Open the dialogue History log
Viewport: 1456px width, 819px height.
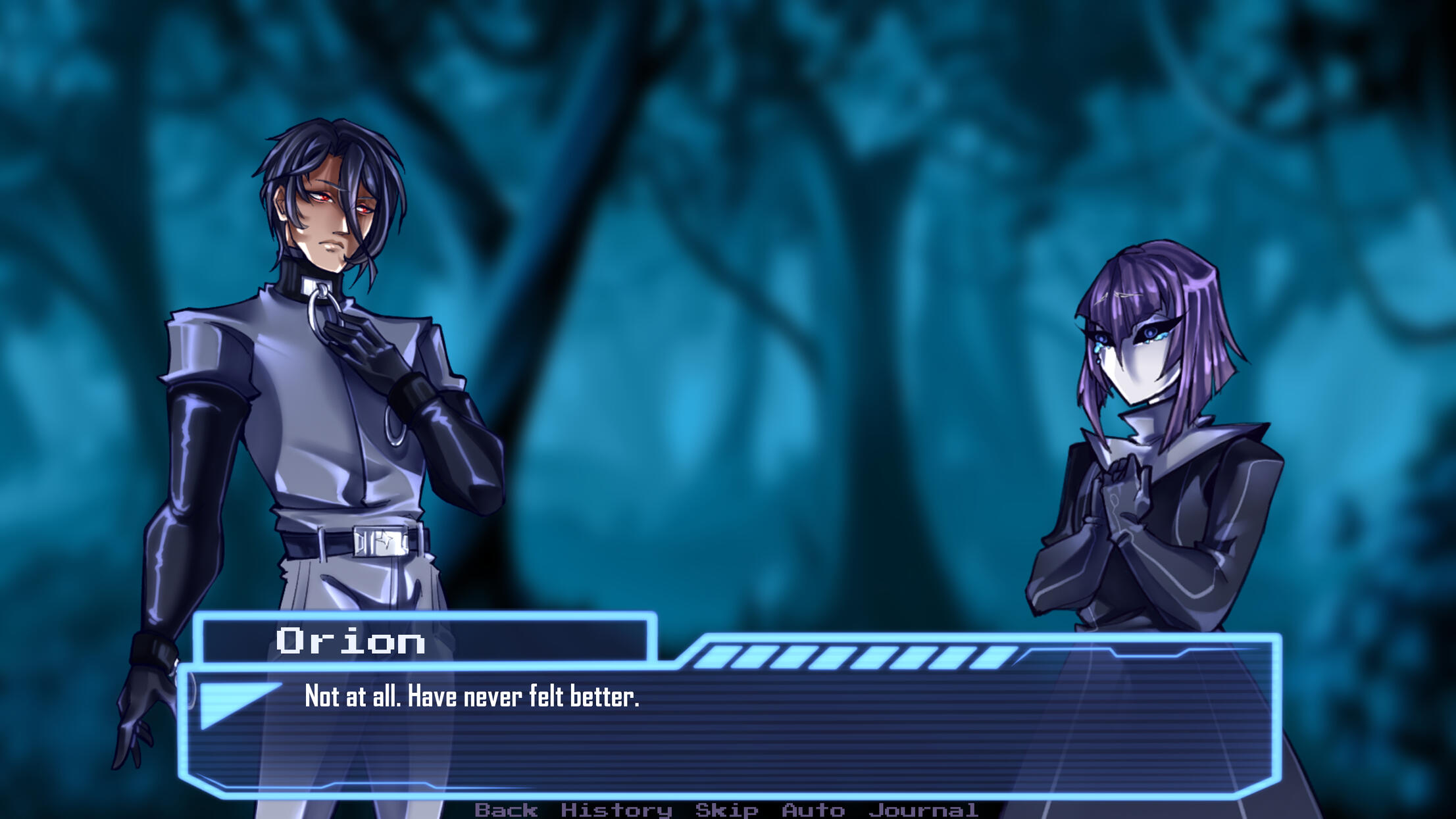(x=616, y=810)
